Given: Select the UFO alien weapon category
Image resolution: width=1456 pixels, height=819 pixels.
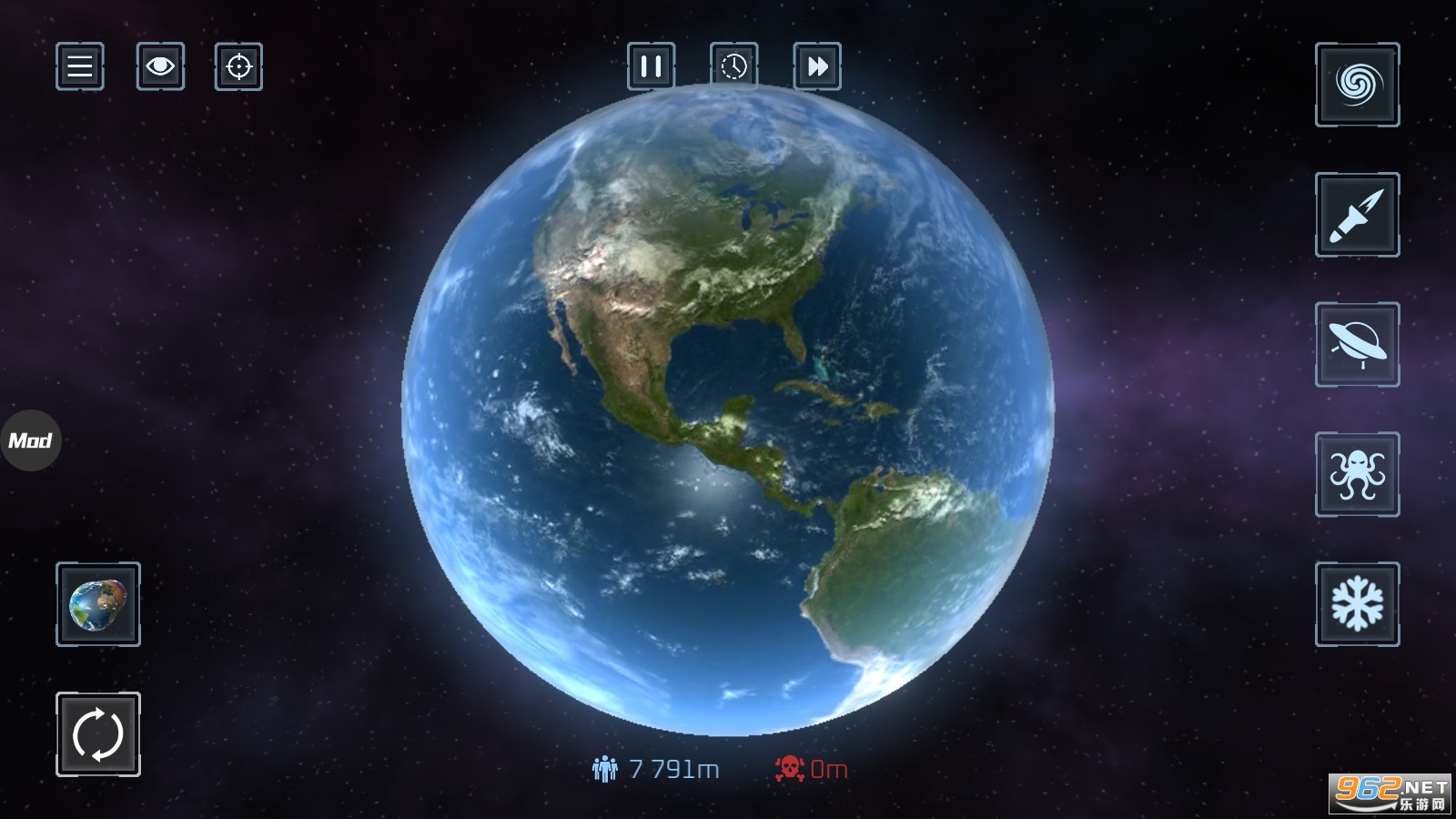Looking at the screenshot, I should point(1357,345).
